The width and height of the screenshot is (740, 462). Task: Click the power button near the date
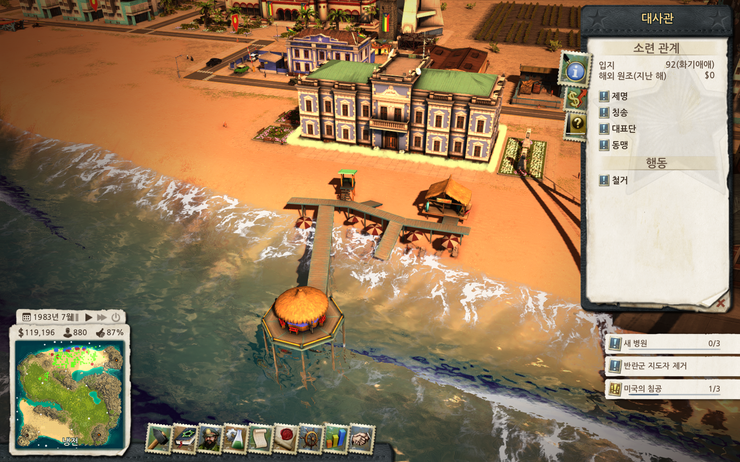pos(115,316)
